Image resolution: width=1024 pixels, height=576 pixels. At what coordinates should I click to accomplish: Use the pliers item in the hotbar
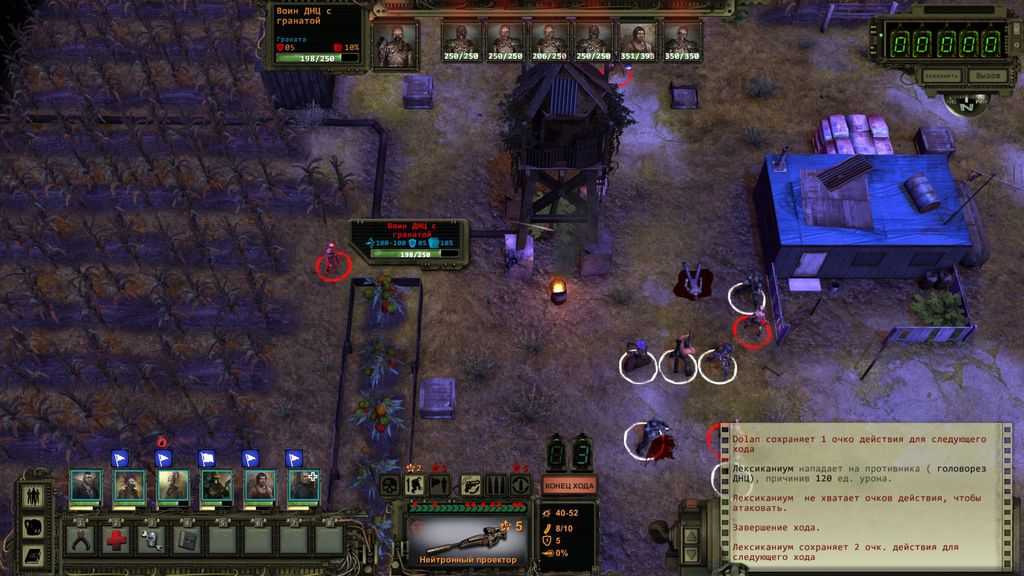tap(81, 538)
